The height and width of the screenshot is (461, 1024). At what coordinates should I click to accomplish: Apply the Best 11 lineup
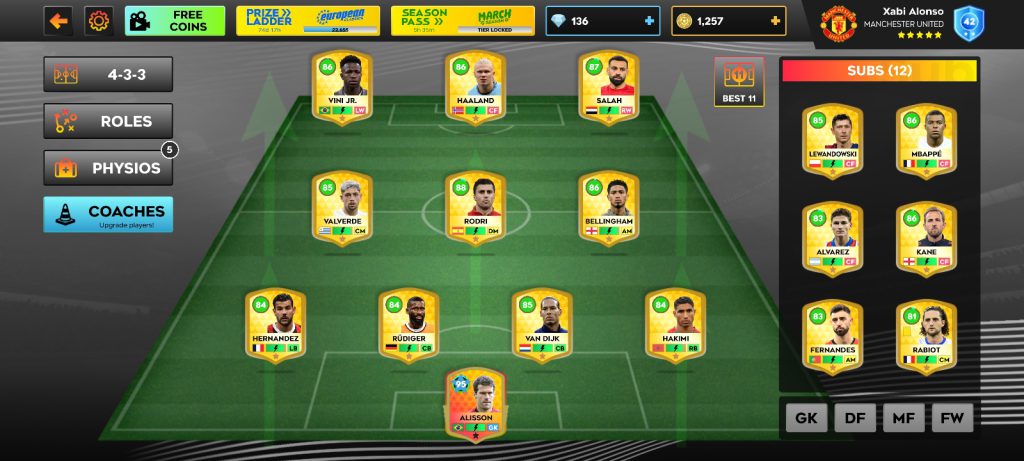738,82
